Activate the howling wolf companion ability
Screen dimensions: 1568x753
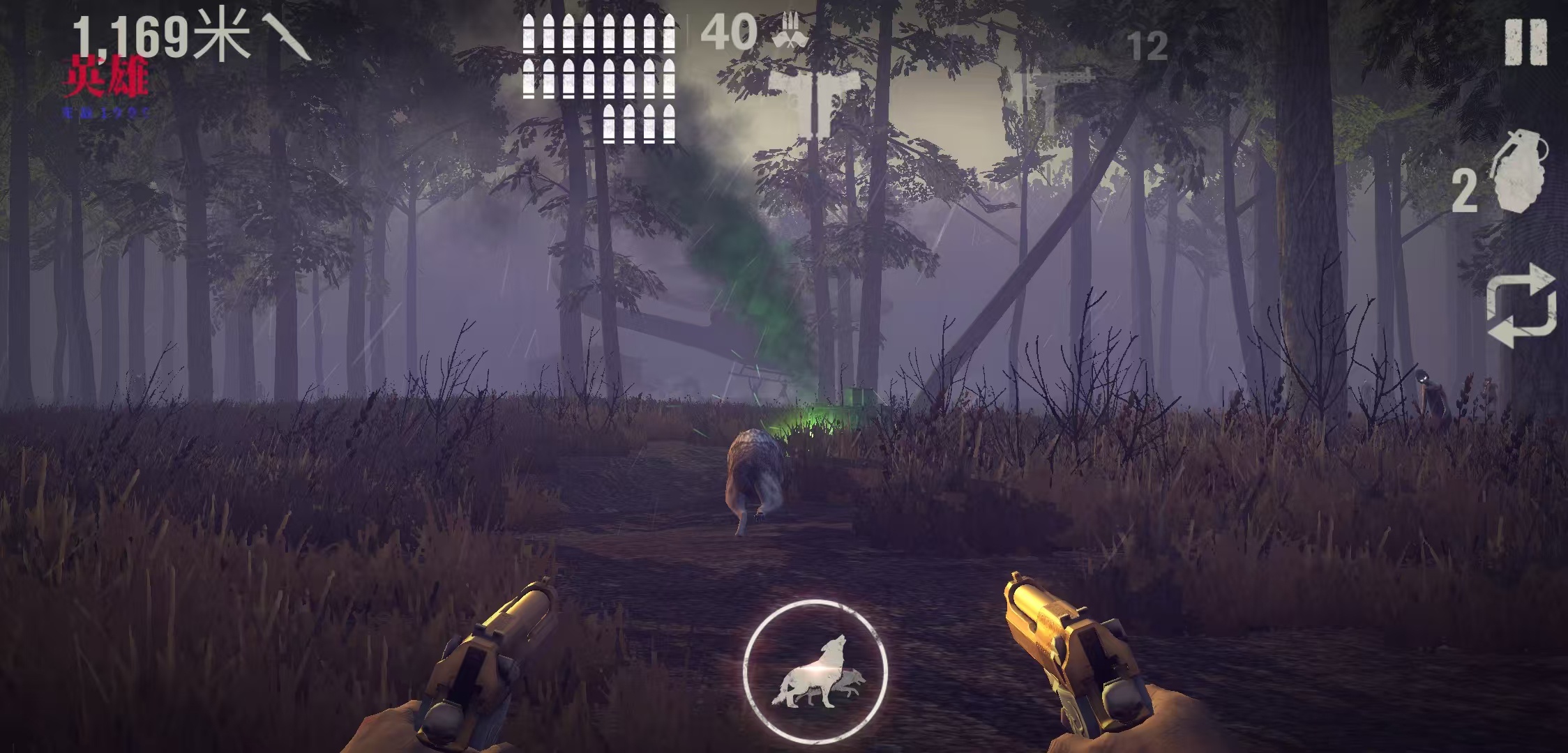pyautogui.click(x=815, y=671)
